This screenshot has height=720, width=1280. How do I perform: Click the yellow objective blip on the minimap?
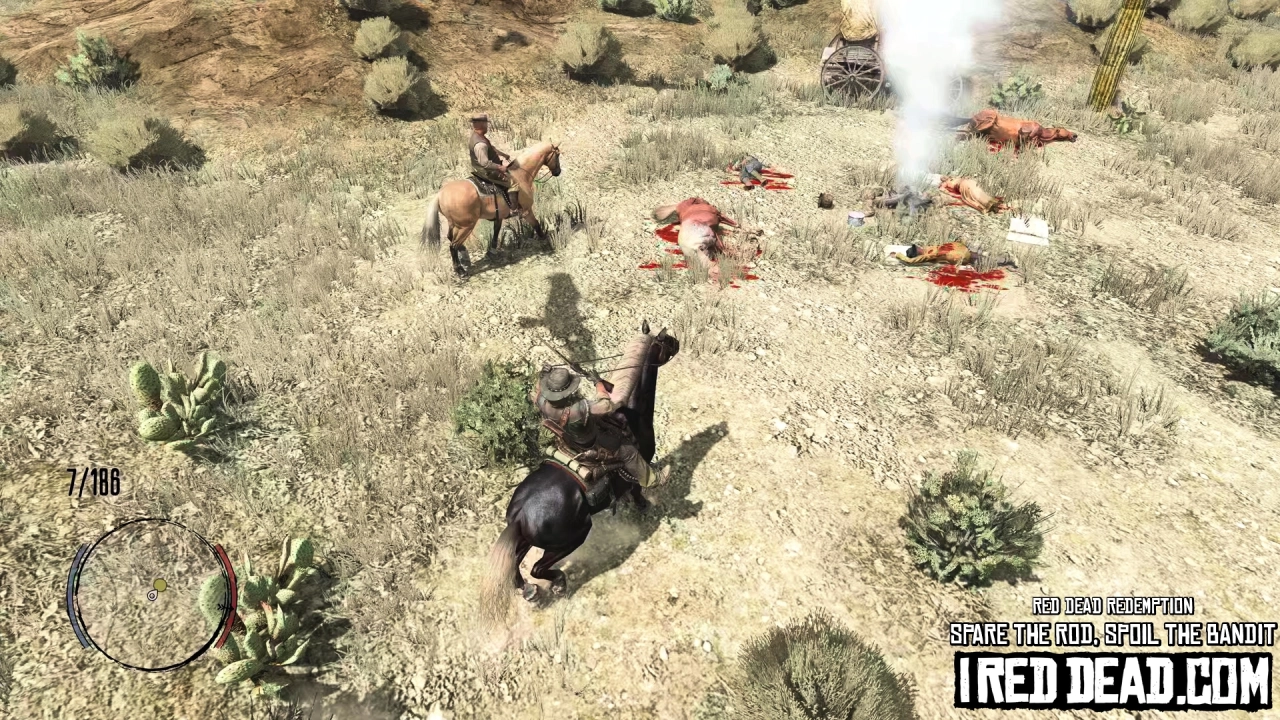coord(160,585)
